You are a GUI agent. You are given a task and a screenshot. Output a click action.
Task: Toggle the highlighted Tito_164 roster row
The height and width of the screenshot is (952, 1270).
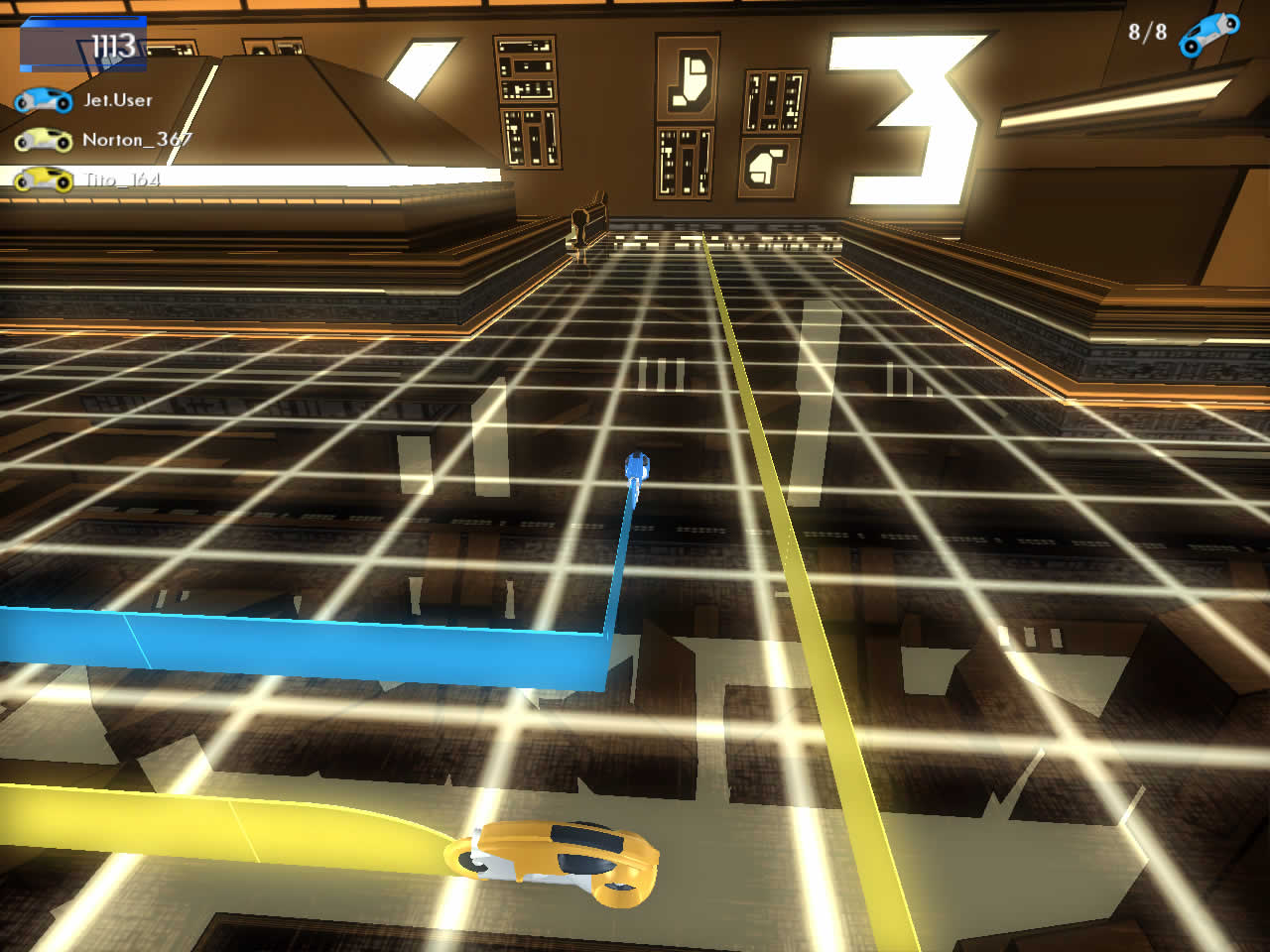(x=99, y=178)
